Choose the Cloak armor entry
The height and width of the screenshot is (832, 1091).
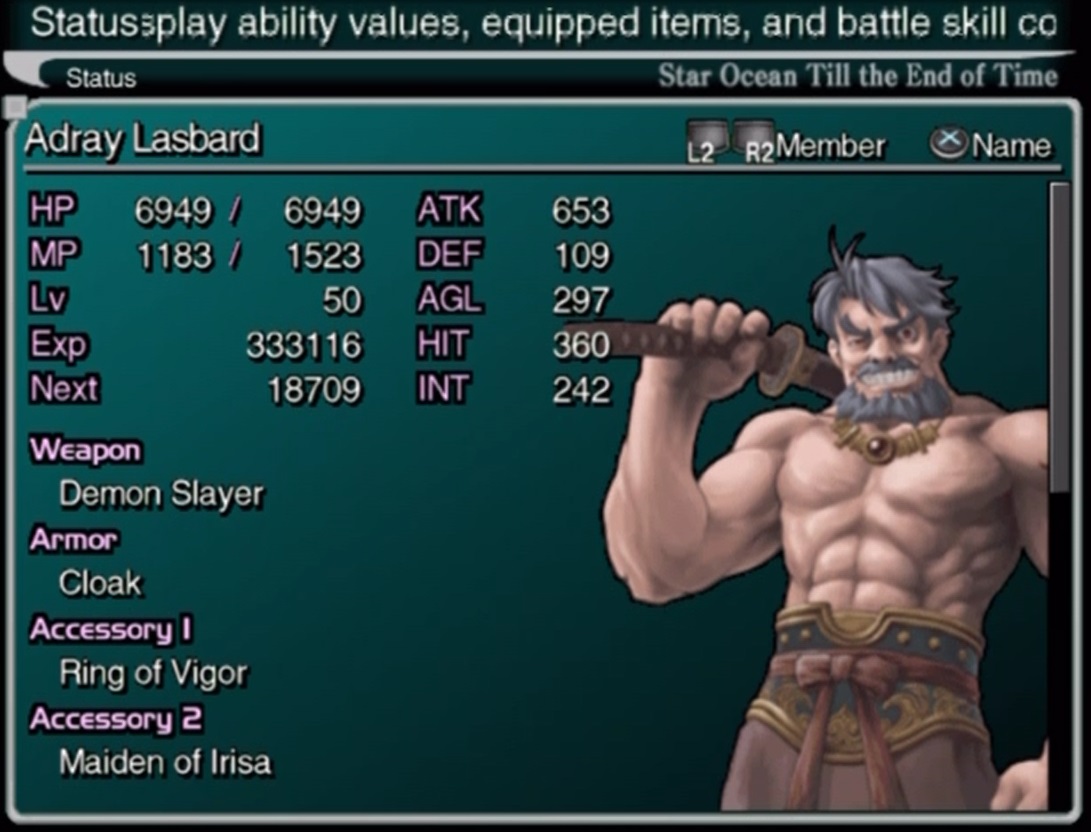tap(100, 583)
